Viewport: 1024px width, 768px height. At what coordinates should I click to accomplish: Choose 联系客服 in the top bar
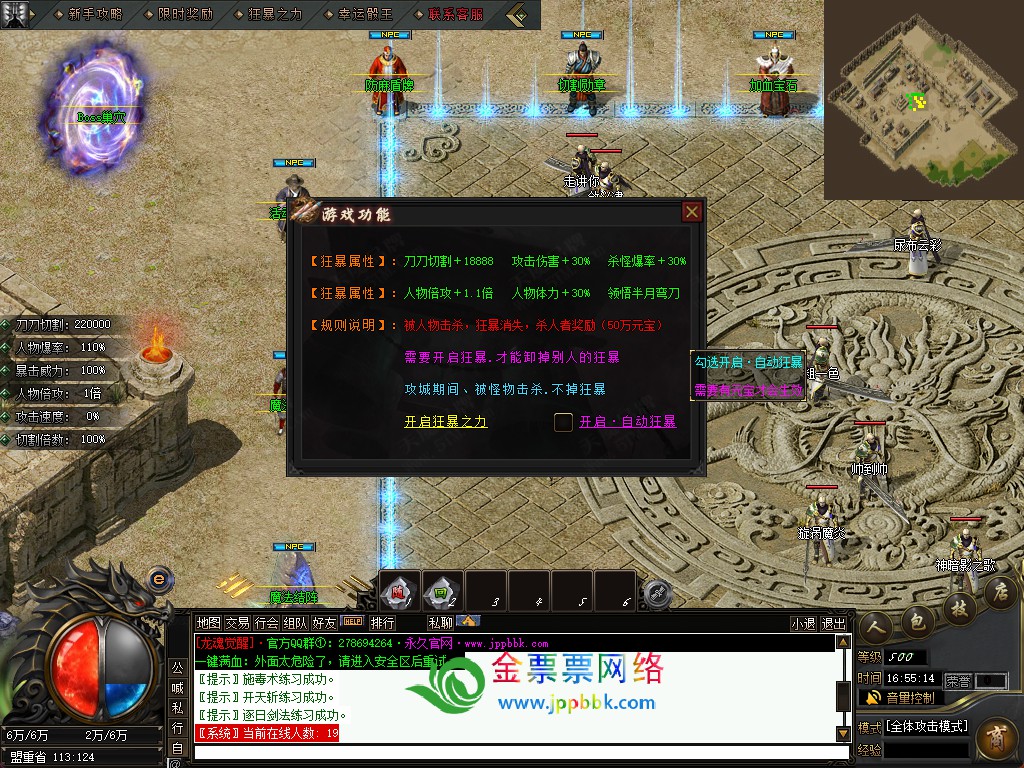455,14
